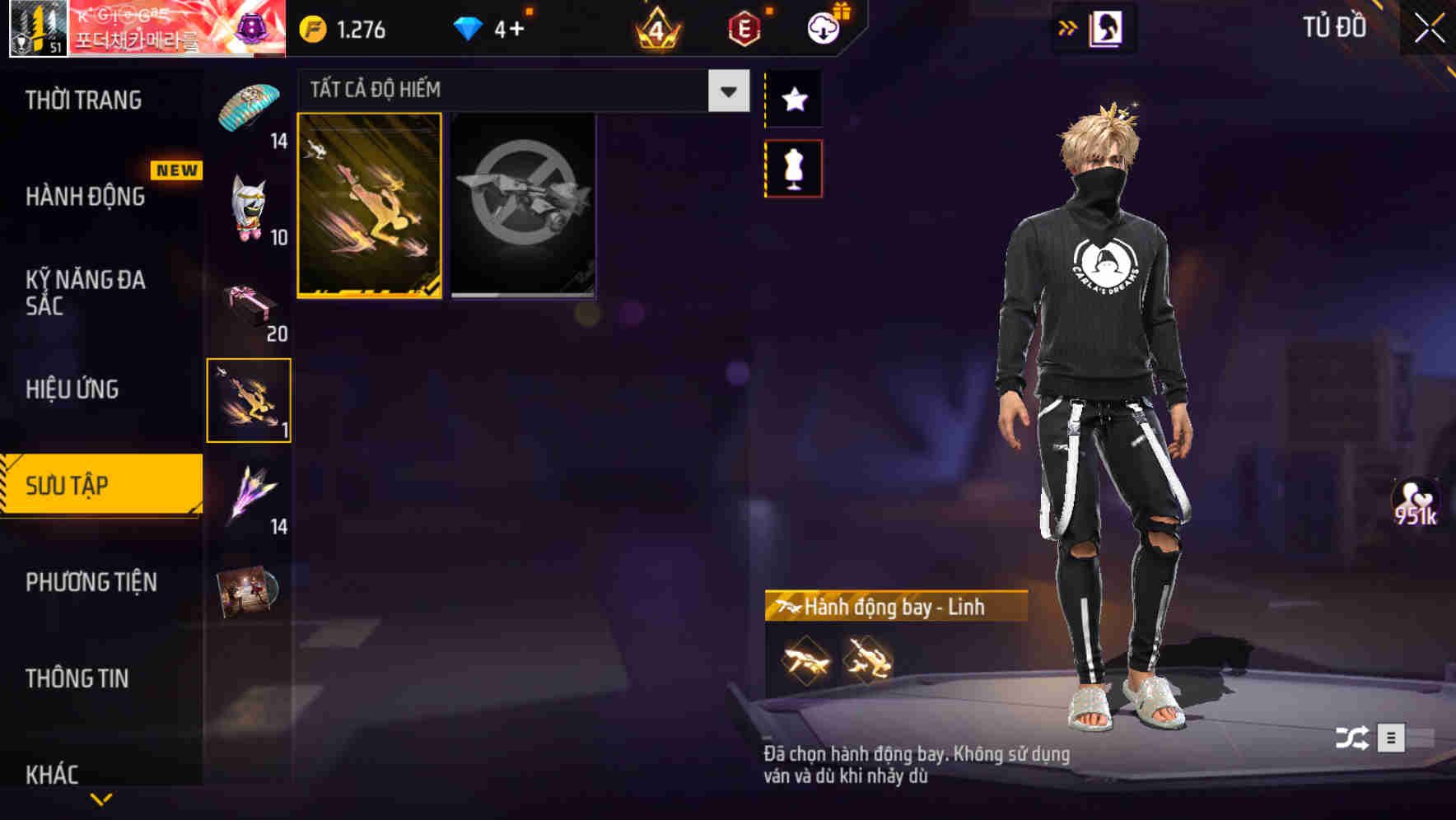Select the golden flying emote thumbnail
Screen dimensions: 1456x820
[370, 206]
